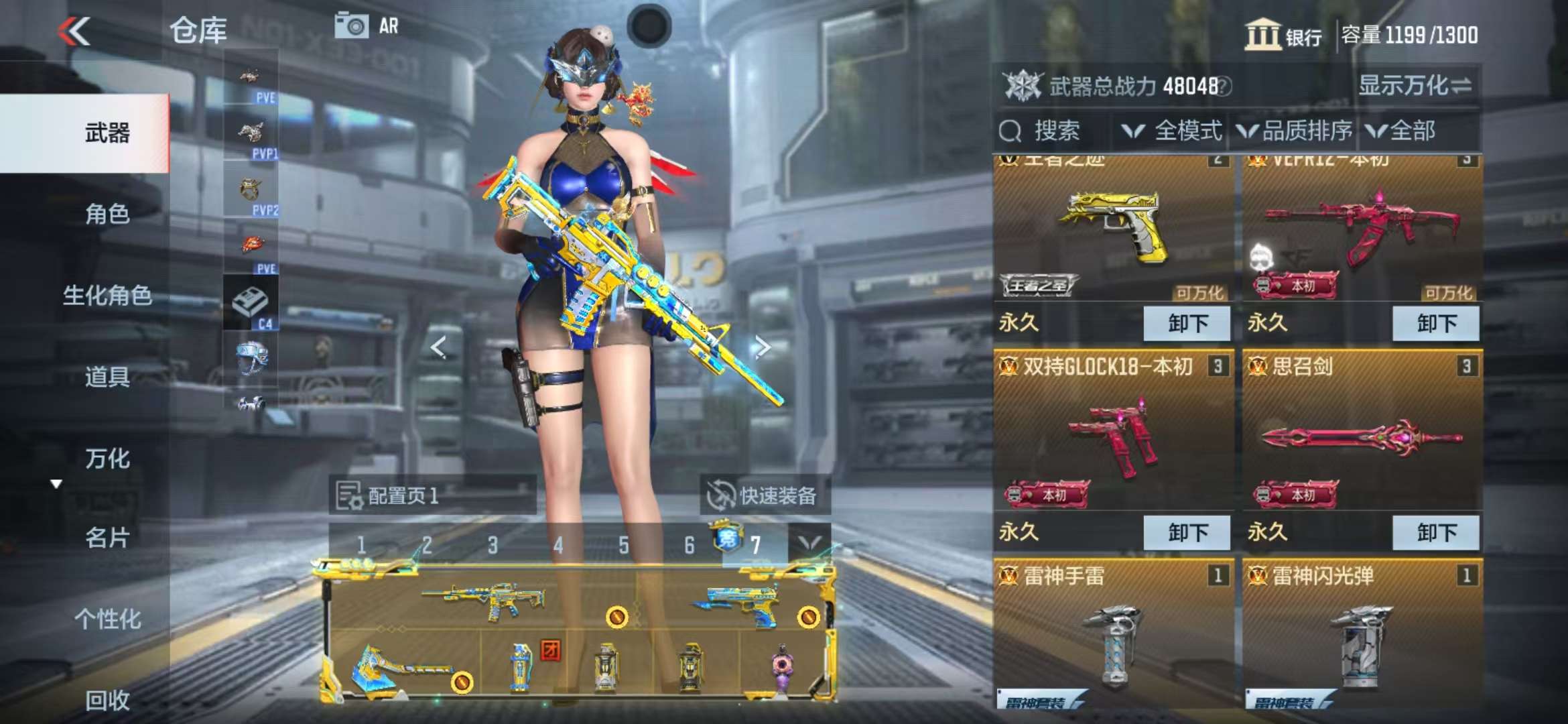Screen dimensions: 1568x724
Task: Unequip the 思召剑 sword
Action: pyautogui.click(x=1436, y=533)
